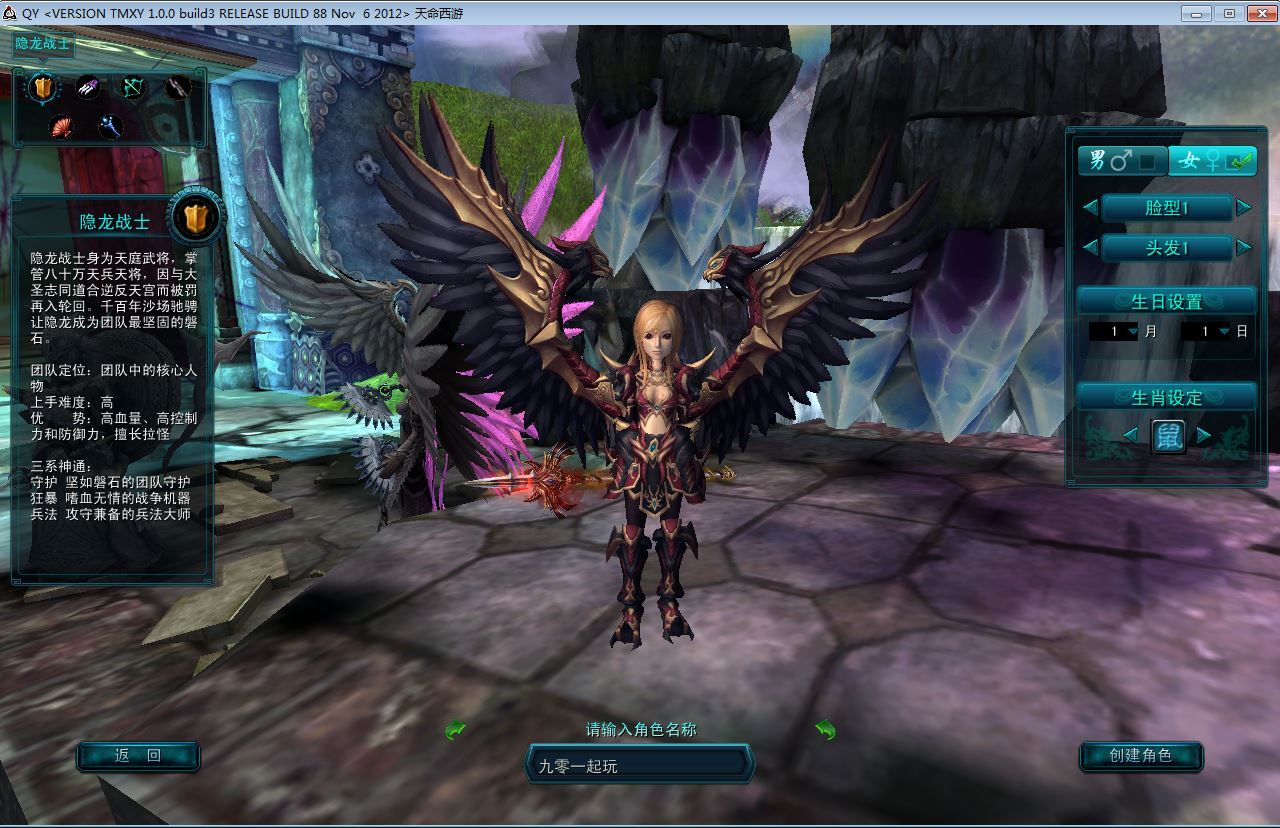Show the next face type (脸型)
This screenshot has width=1280, height=828.
[1244, 208]
